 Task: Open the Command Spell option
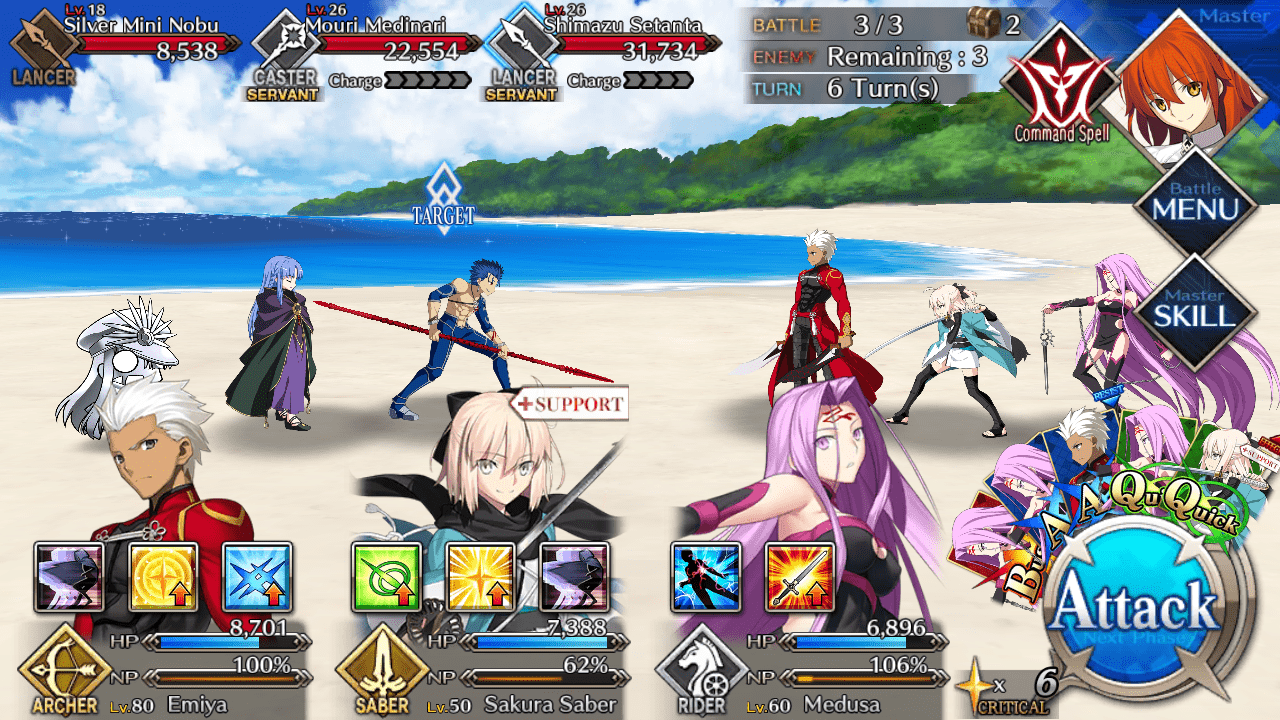(x=1061, y=84)
